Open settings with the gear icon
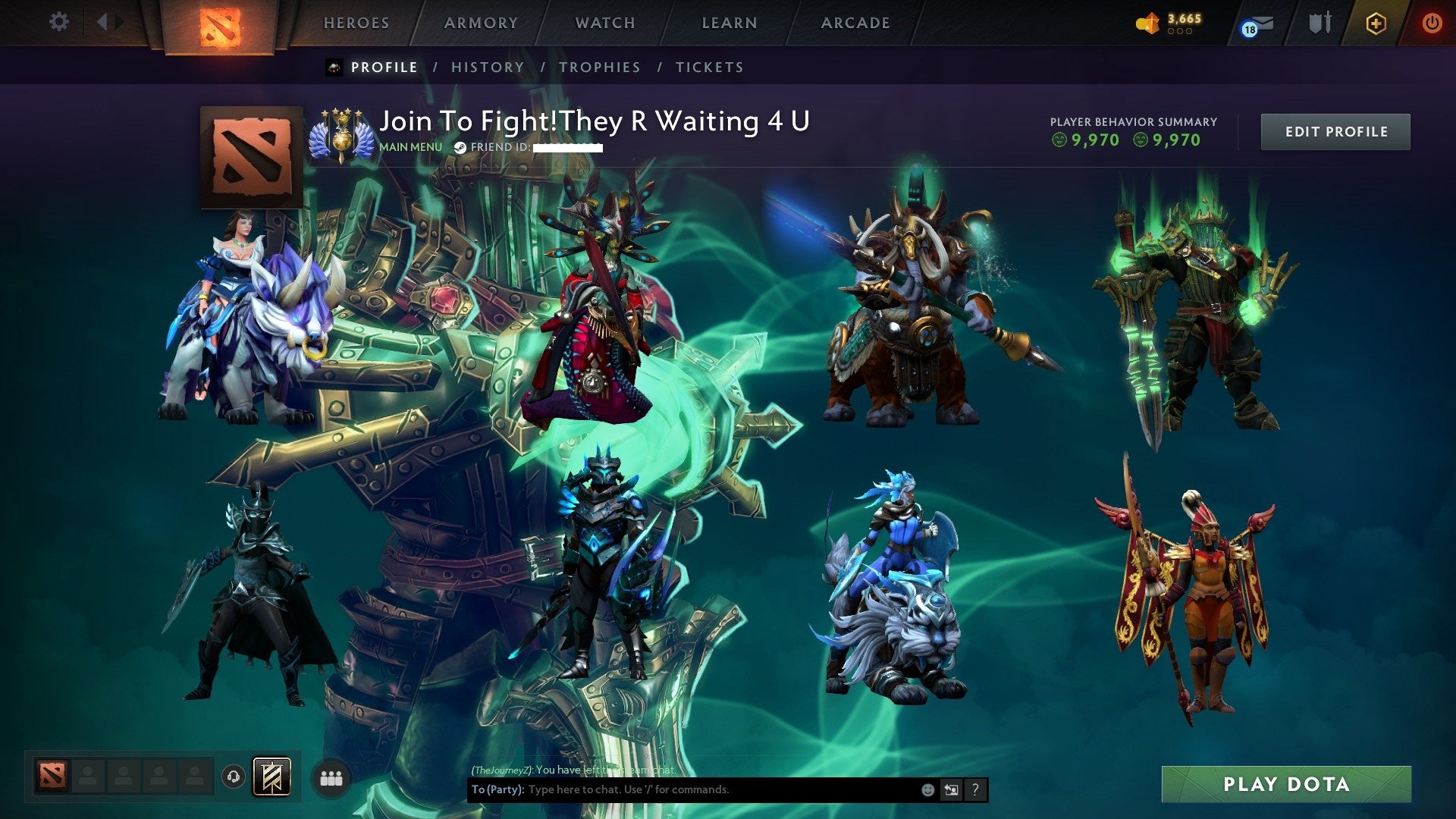Screen dimensions: 1456x819 coord(58,21)
